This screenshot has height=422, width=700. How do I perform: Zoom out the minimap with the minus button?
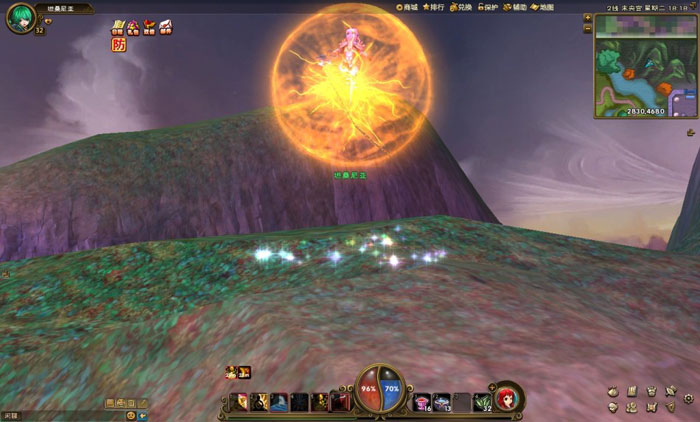click(x=588, y=29)
